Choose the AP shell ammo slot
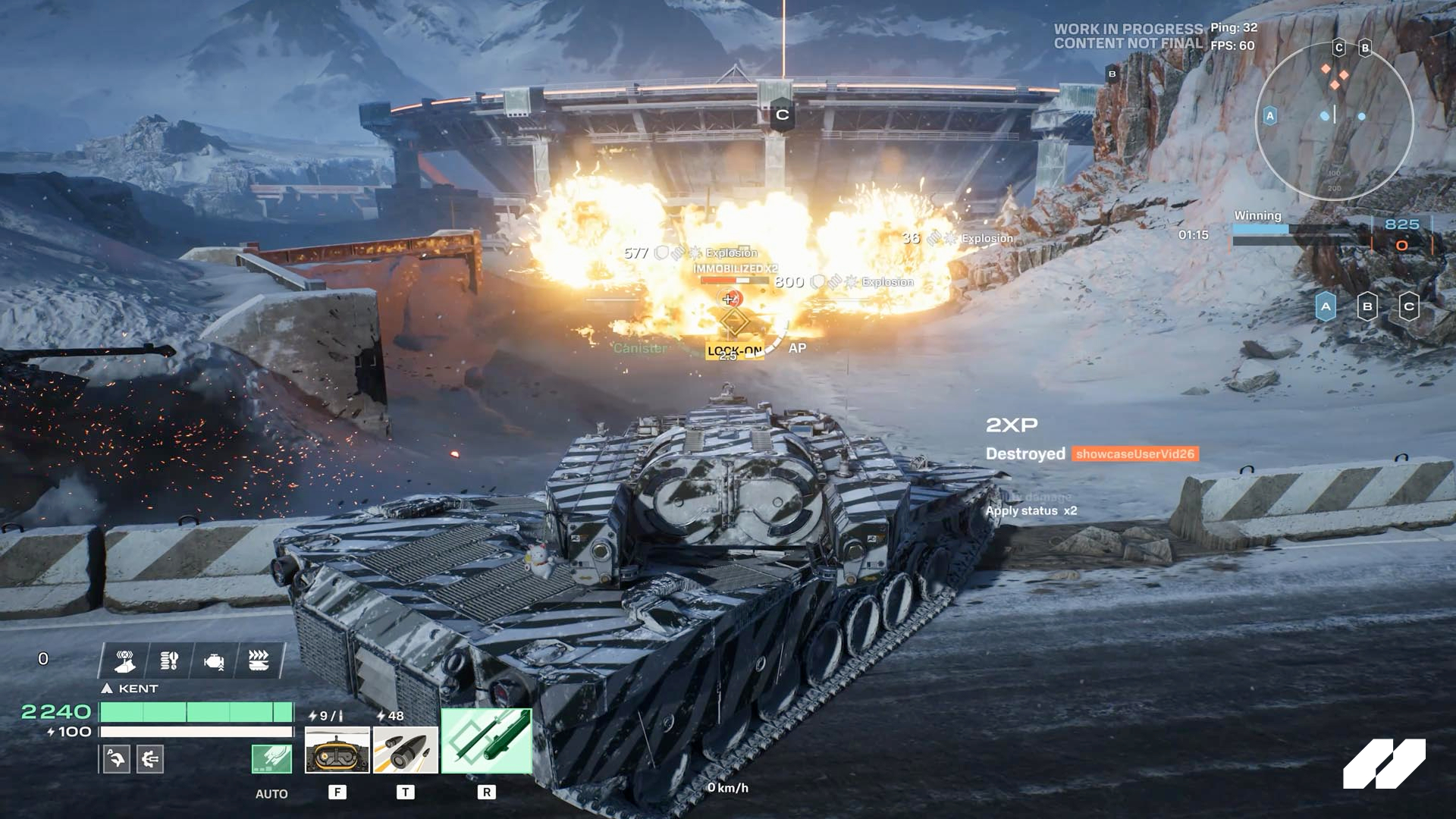Image resolution: width=1456 pixels, height=819 pixels. [406, 750]
